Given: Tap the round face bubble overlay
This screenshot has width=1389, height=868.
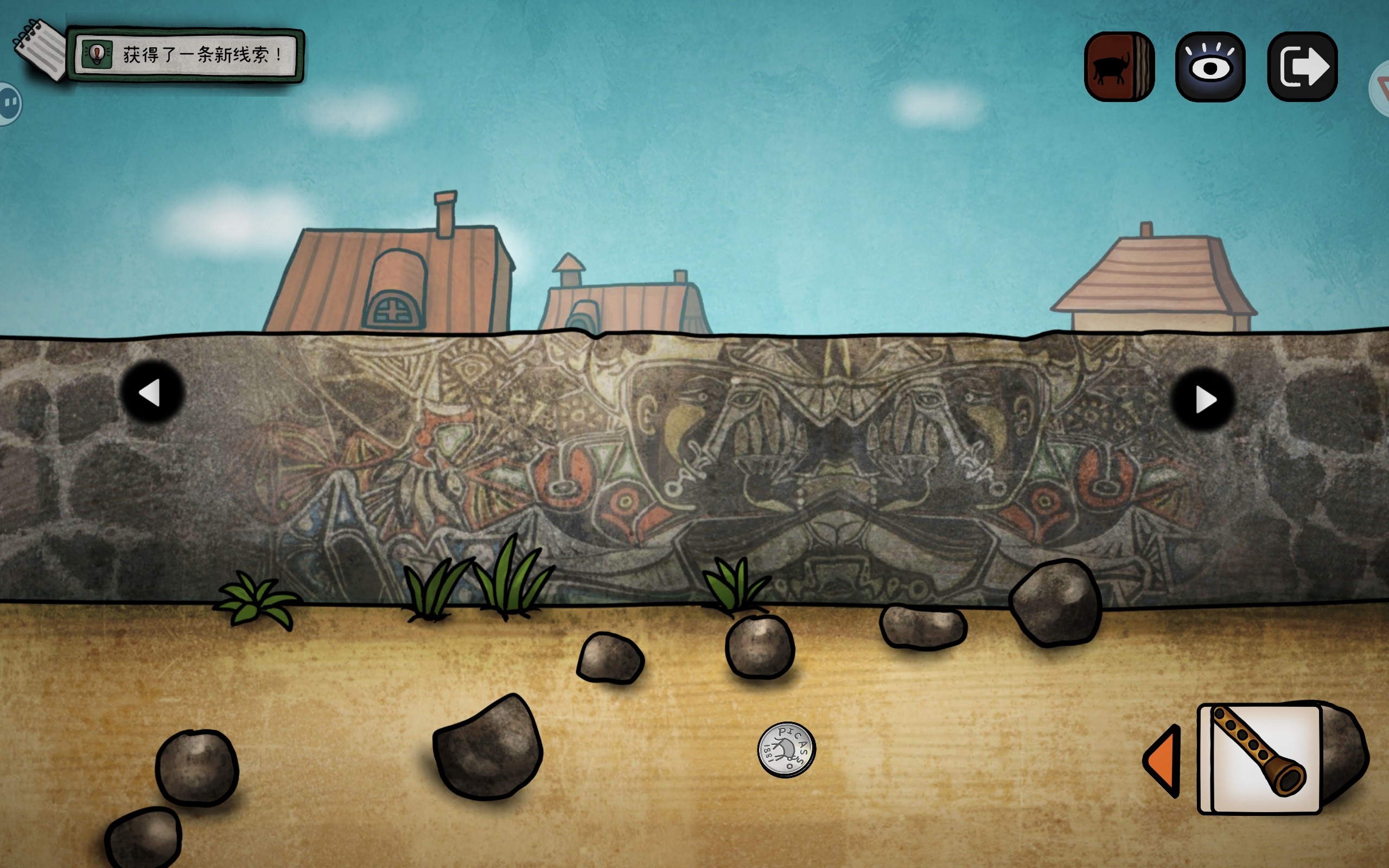Looking at the screenshot, I should click(x=9, y=103).
